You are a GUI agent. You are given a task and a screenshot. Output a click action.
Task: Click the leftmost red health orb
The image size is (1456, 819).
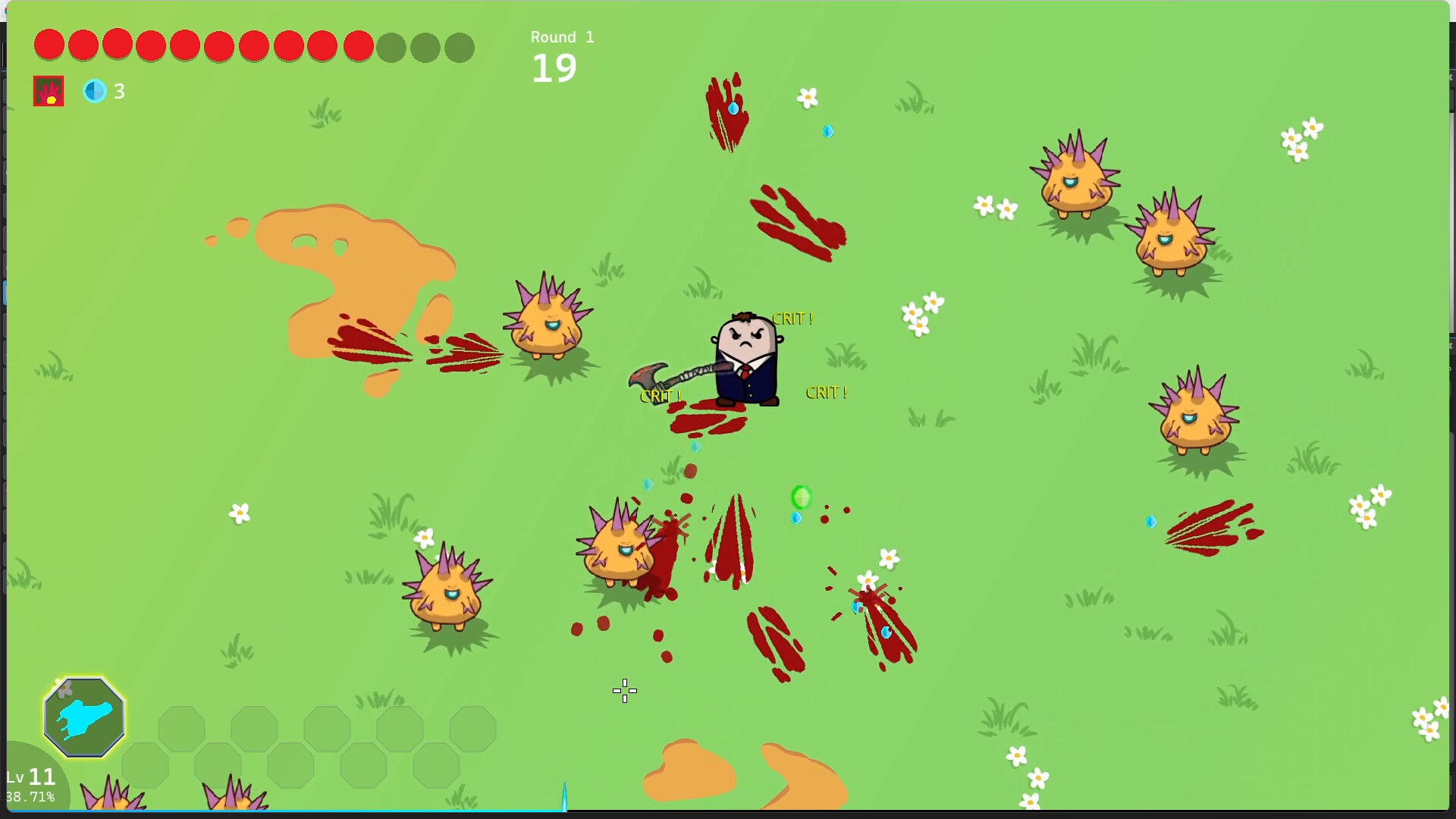[x=49, y=45]
